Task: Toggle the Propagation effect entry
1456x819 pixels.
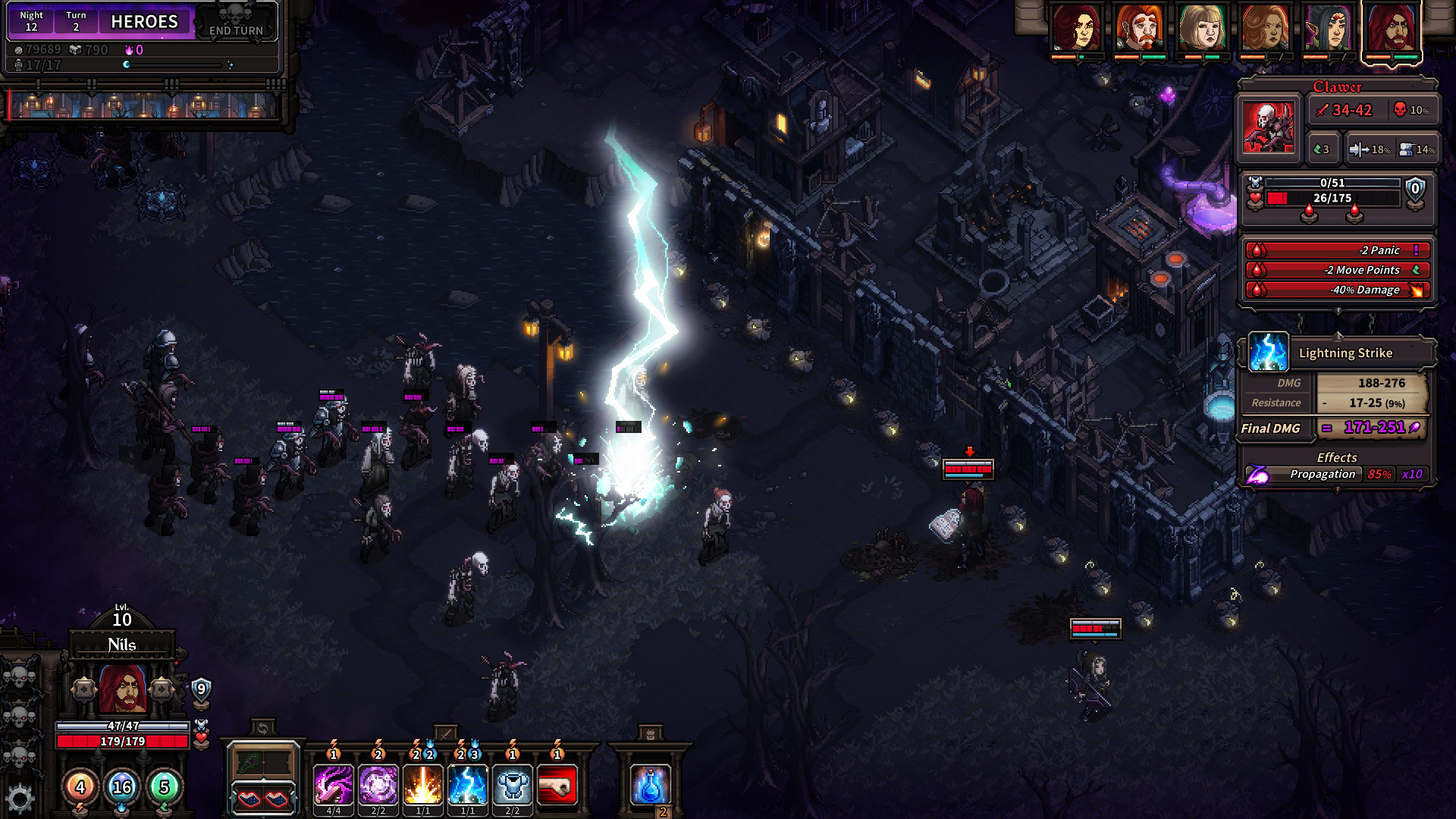Action: click(x=1324, y=475)
